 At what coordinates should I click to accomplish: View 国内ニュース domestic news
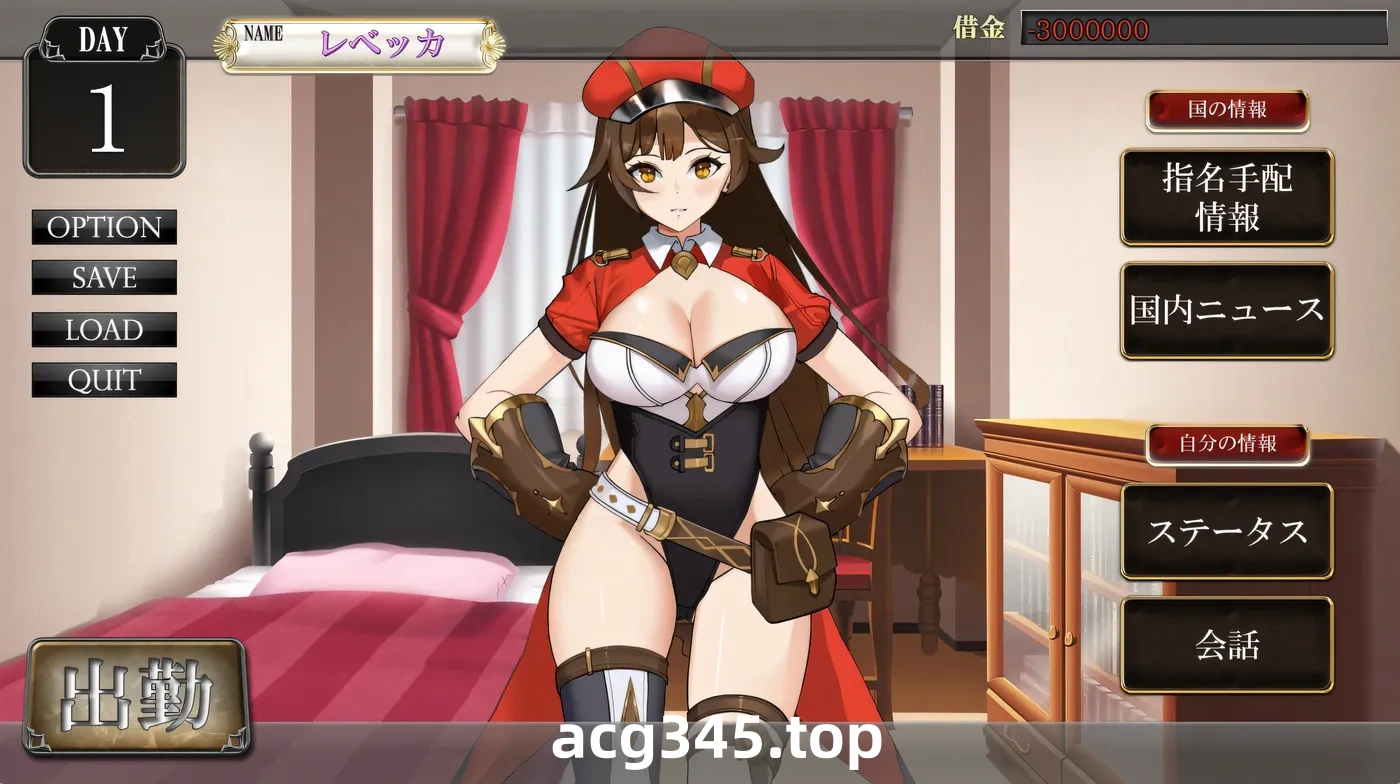coord(1228,310)
